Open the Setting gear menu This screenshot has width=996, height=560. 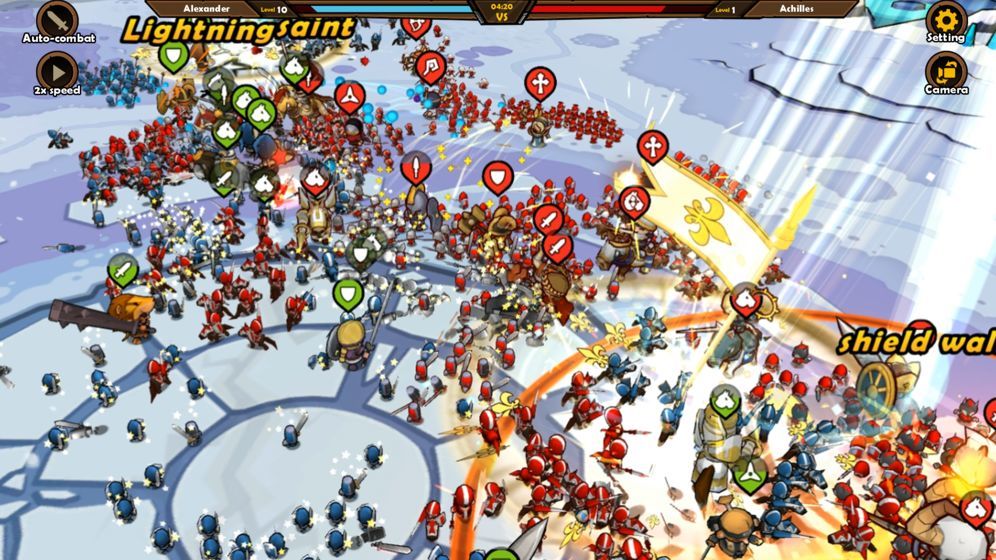(x=945, y=19)
